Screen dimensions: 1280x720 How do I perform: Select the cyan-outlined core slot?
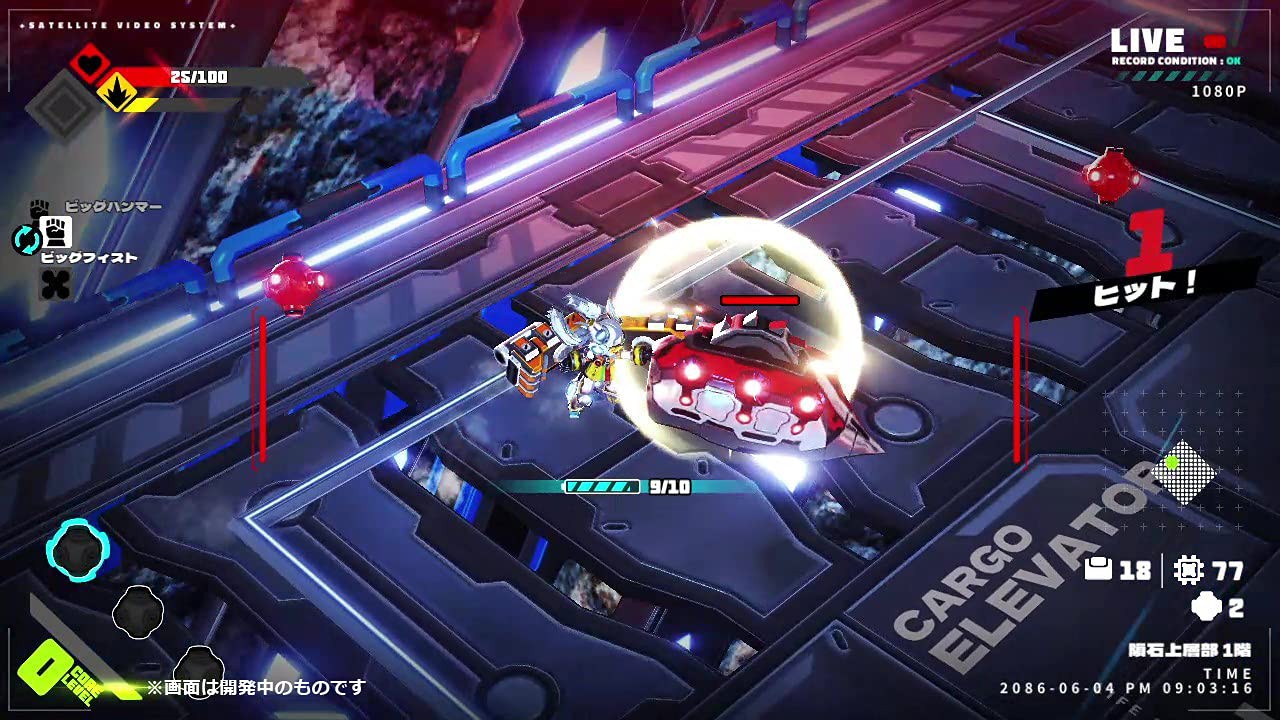pyautogui.click(x=78, y=550)
